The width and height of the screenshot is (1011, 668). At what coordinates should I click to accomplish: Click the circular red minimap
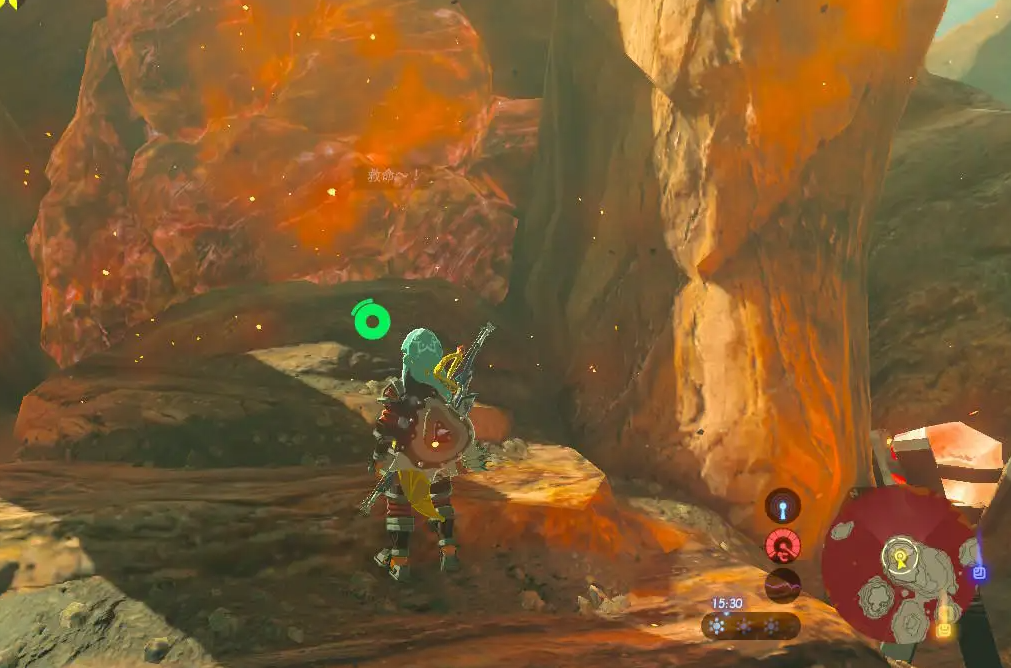[x=898, y=563]
